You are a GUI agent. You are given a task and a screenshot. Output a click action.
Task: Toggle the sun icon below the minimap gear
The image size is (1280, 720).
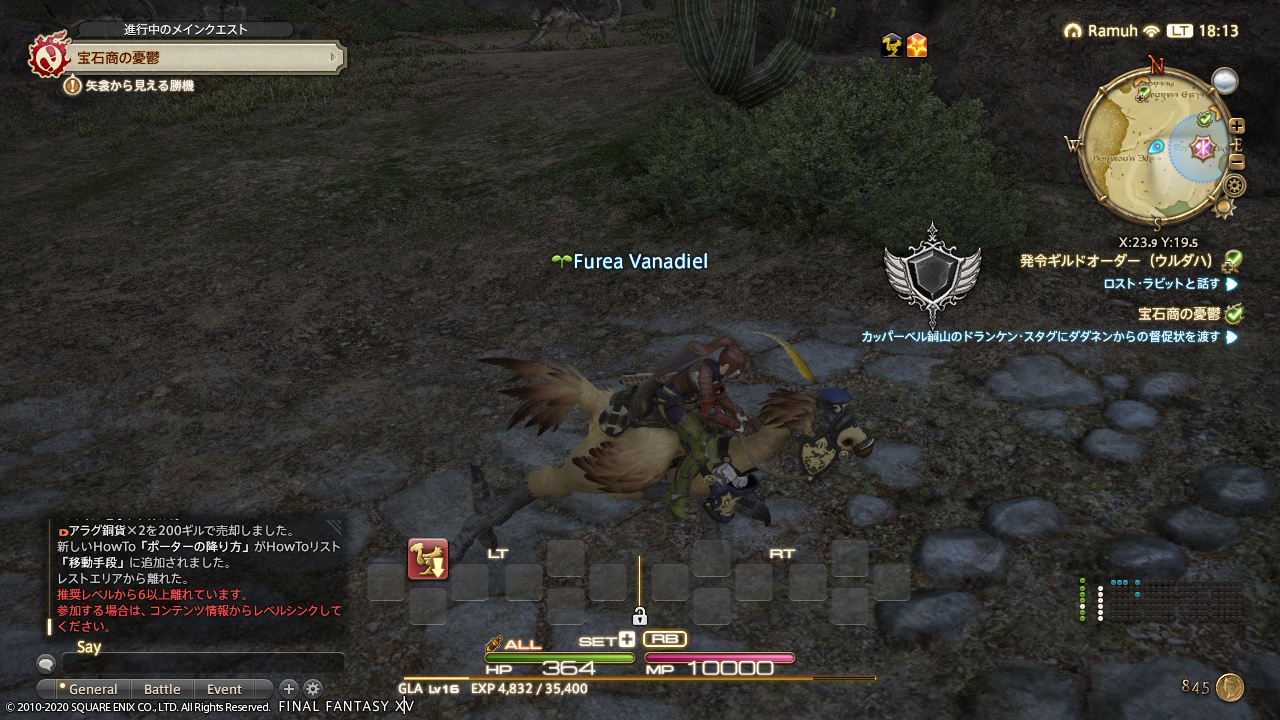[1223, 207]
